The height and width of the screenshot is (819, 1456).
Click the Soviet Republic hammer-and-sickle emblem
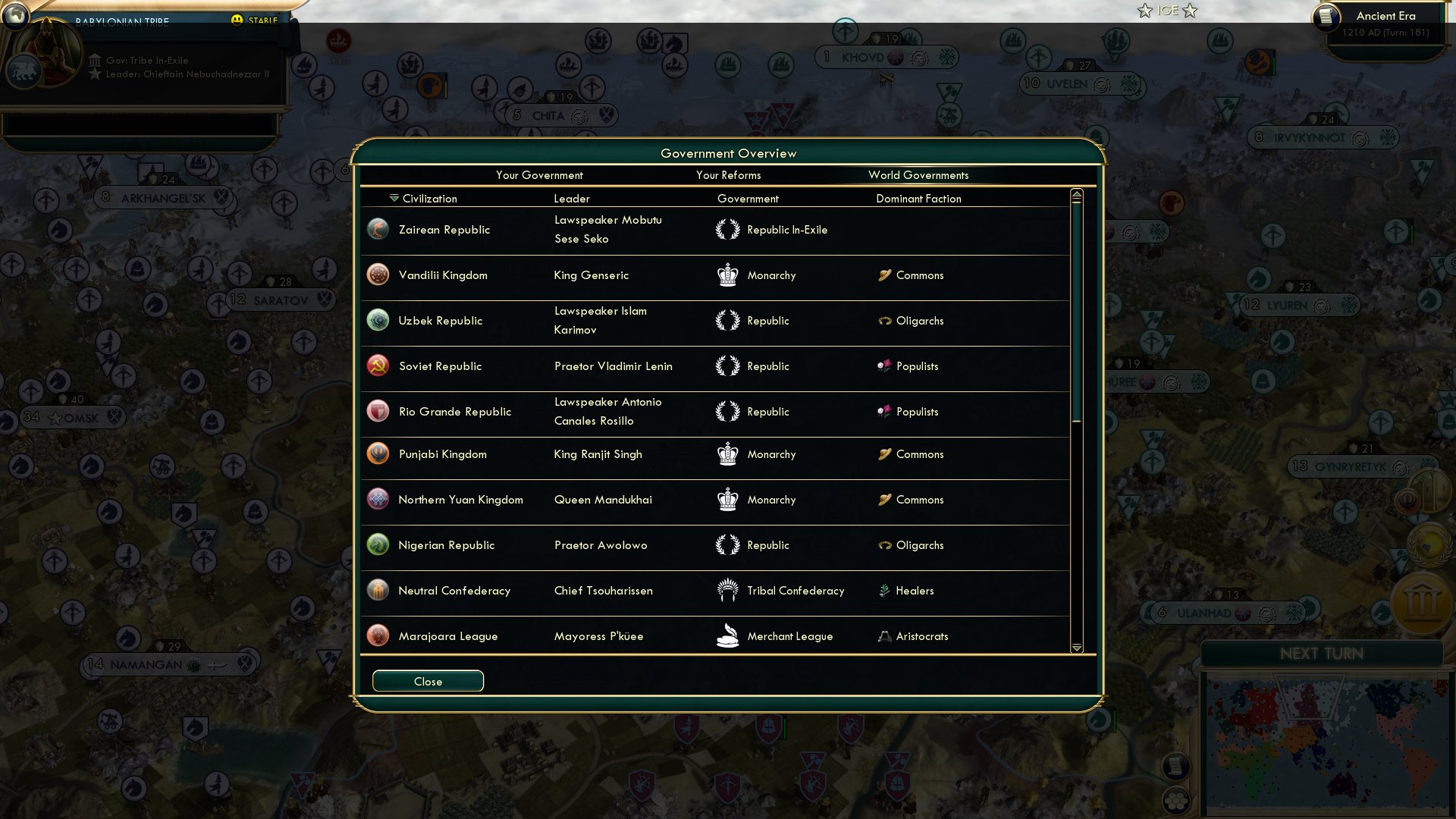pos(378,366)
